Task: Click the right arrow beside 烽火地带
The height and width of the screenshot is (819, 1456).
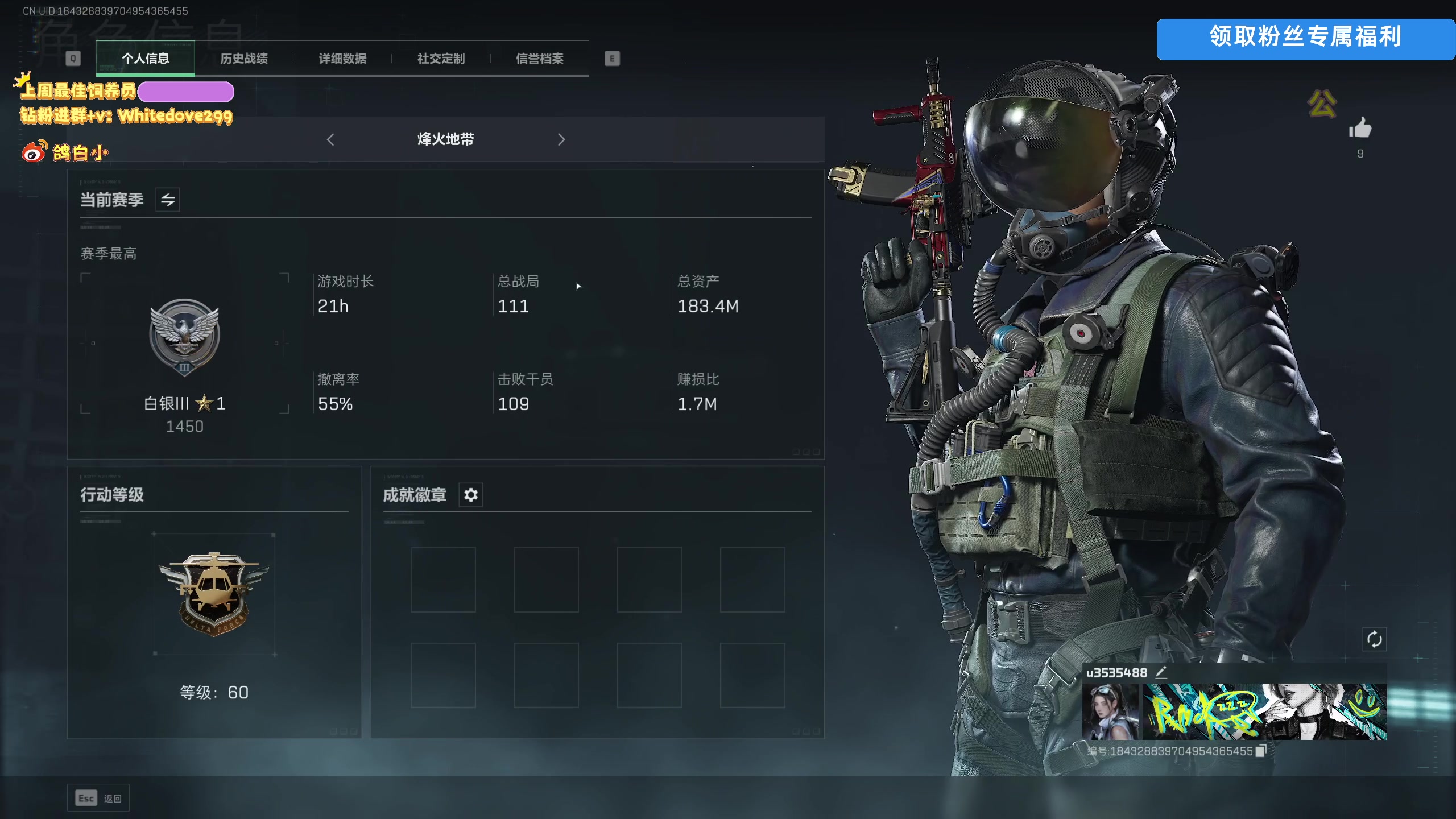Action: pos(561,139)
